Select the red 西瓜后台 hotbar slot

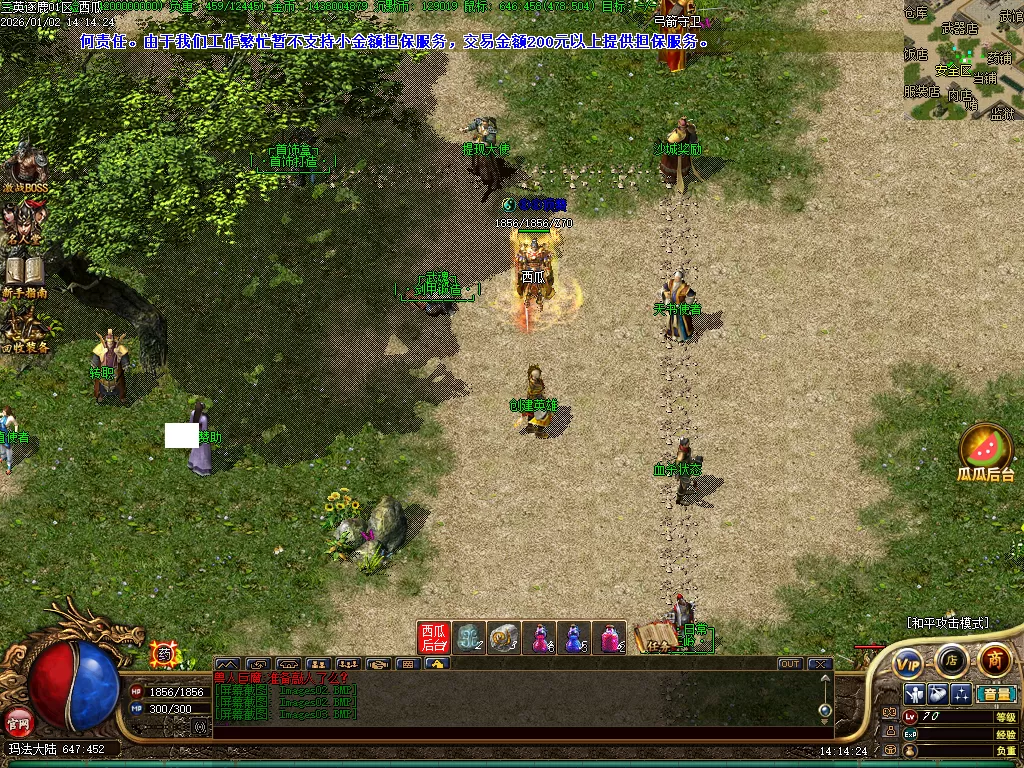434,638
